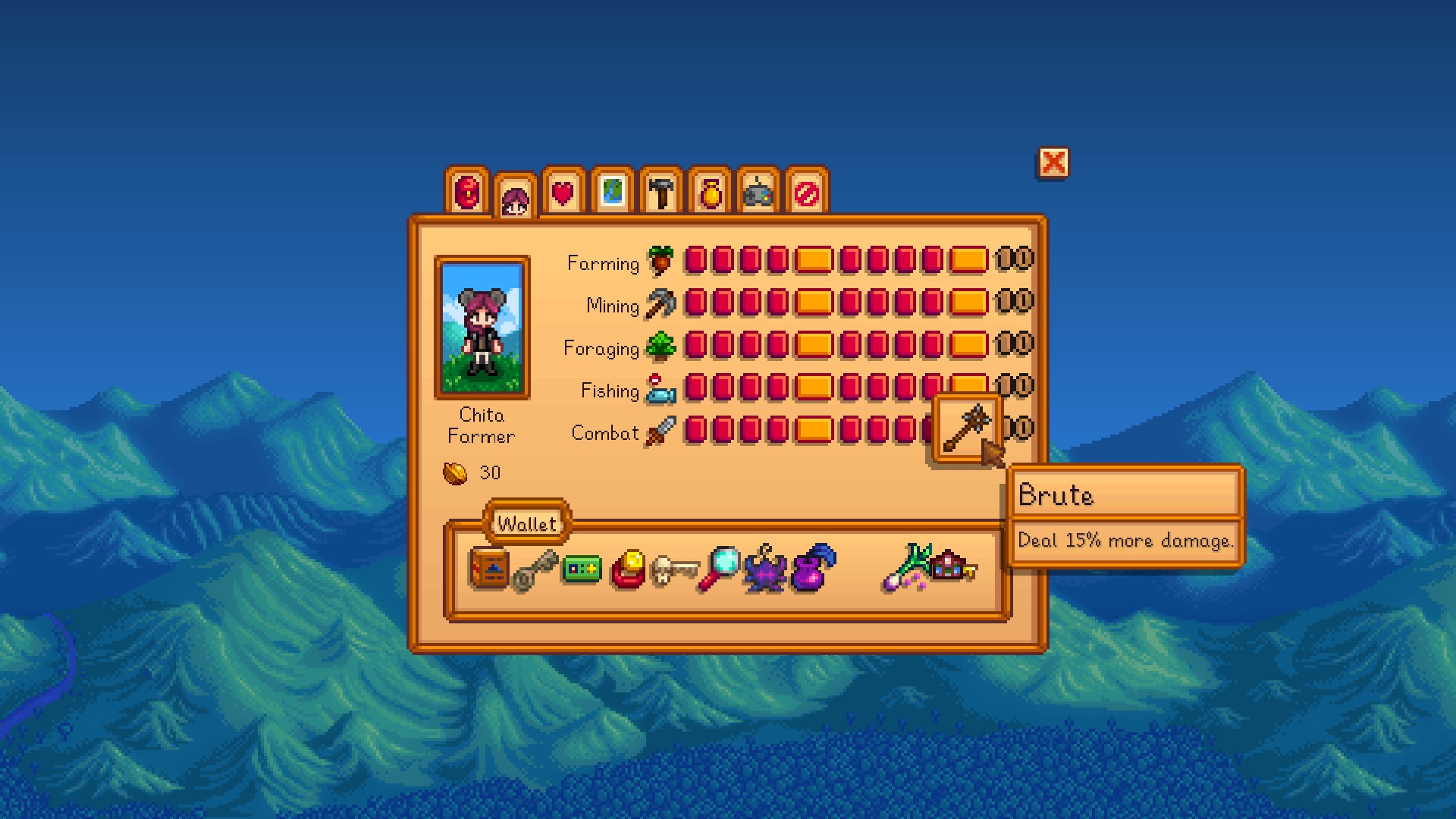Viewport: 1456px width, 819px height.
Task: Go to the Exit Game tab
Action: 806,191
